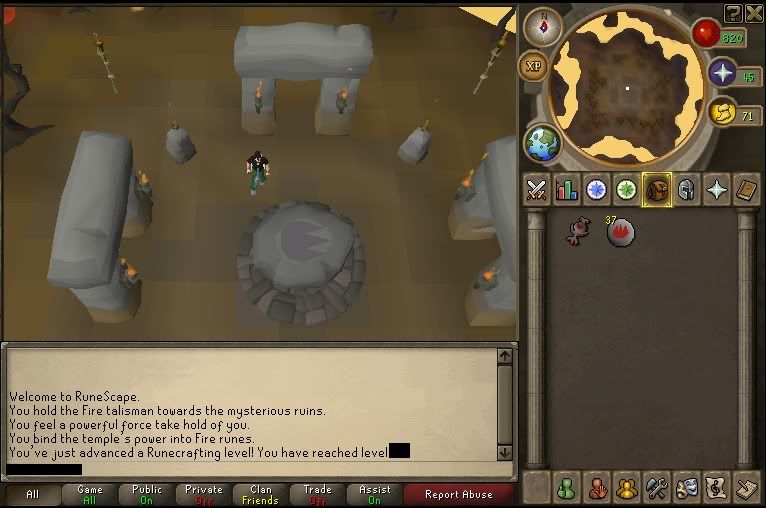Open help with the question mark button
The width and height of the screenshot is (766, 508).
[733, 12]
